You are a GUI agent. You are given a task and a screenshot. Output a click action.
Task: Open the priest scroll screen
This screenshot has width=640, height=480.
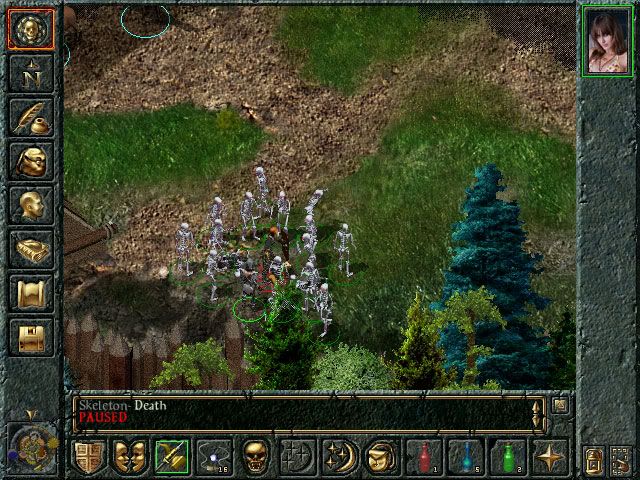click(x=30, y=293)
